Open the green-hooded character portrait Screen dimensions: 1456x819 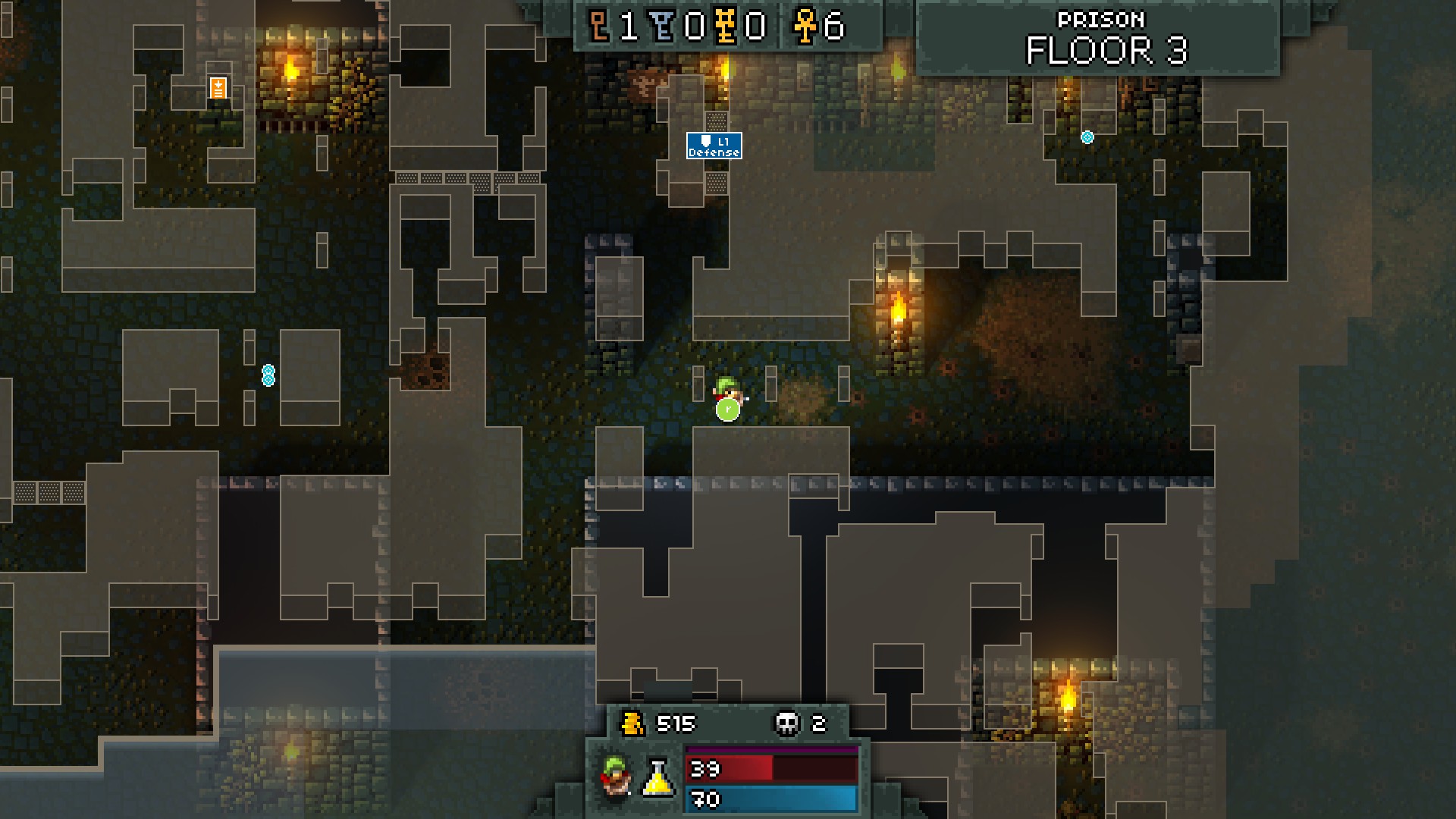[617, 776]
